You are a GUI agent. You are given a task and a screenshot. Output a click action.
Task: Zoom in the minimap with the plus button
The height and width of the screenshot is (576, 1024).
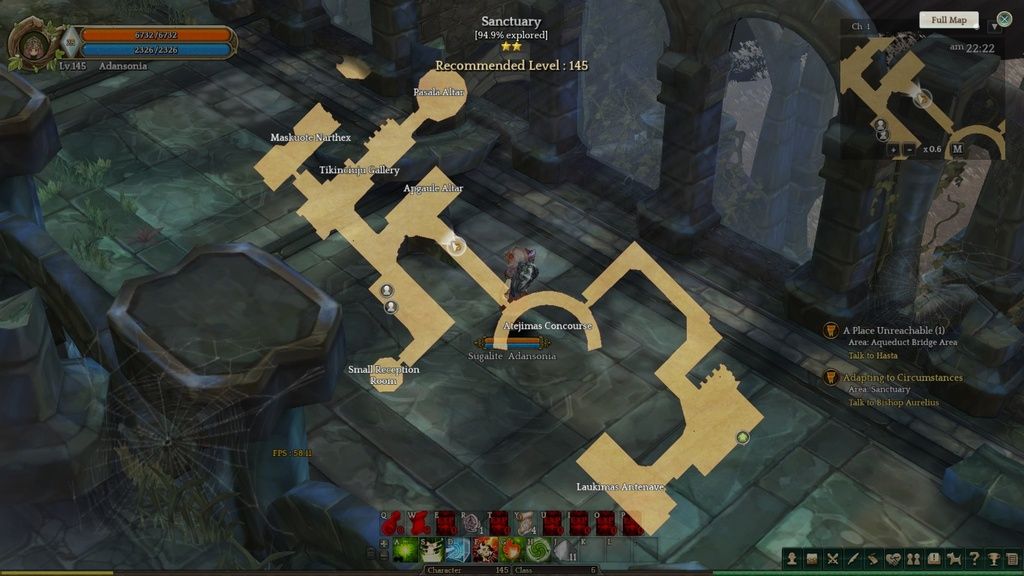[893, 149]
